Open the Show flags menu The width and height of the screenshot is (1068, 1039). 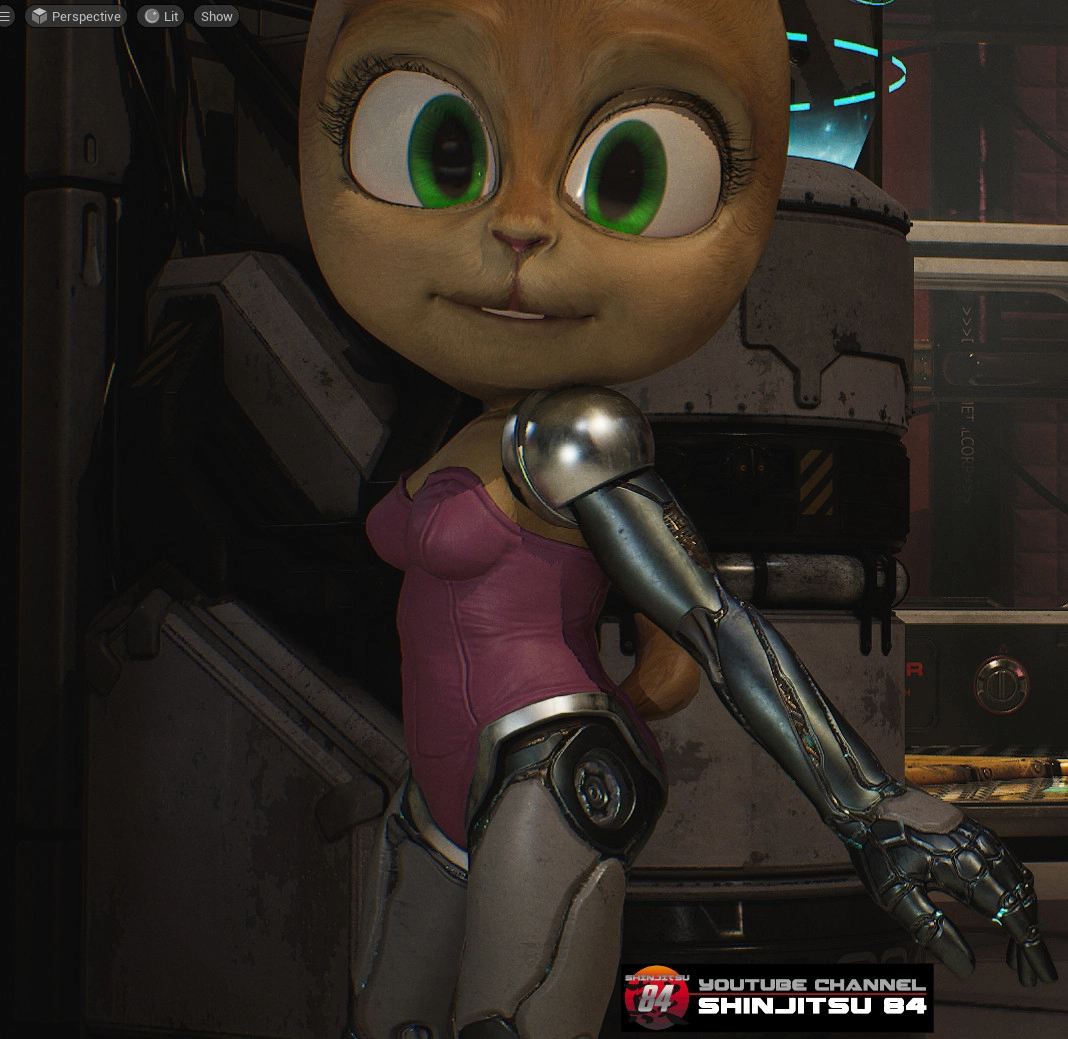216,16
